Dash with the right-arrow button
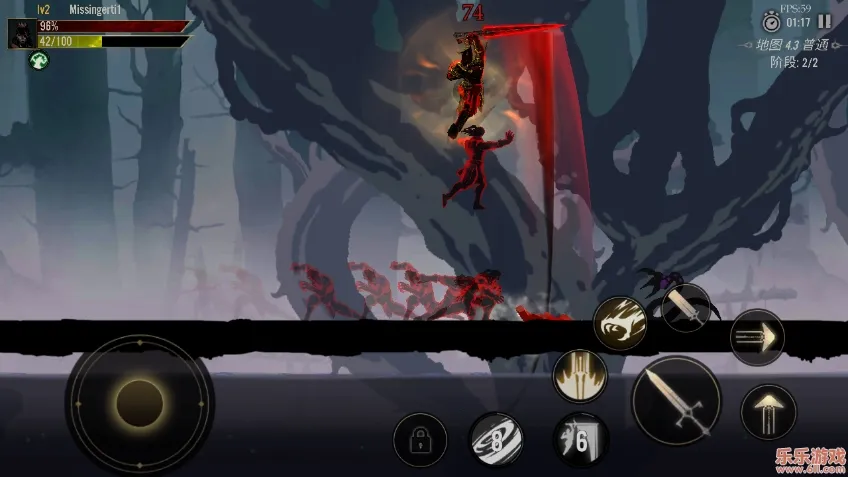Image resolution: width=848 pixels, height=477 pixels. (x=757, y=338)
